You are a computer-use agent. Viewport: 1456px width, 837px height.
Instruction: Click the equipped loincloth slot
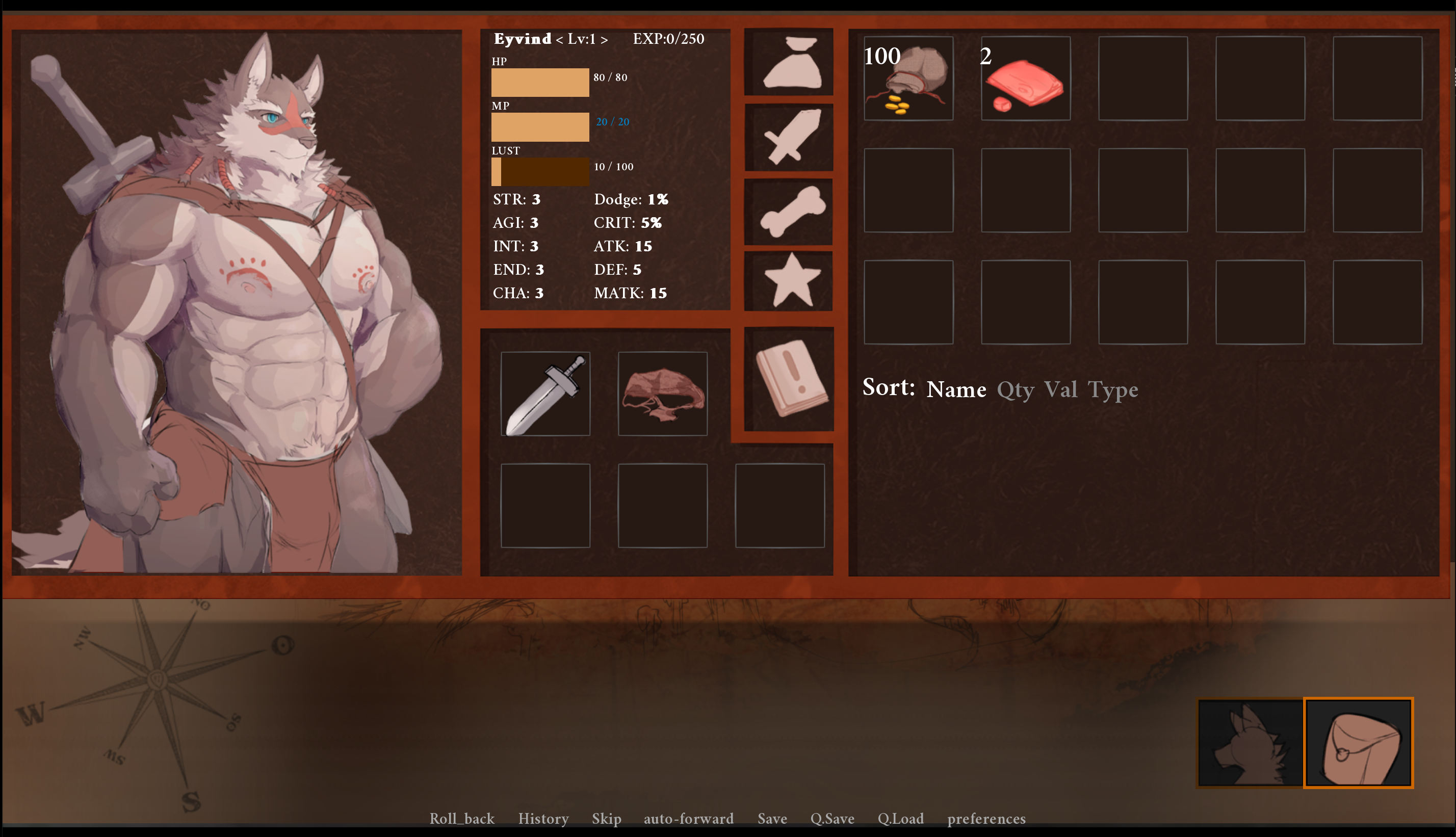(663, 394)
